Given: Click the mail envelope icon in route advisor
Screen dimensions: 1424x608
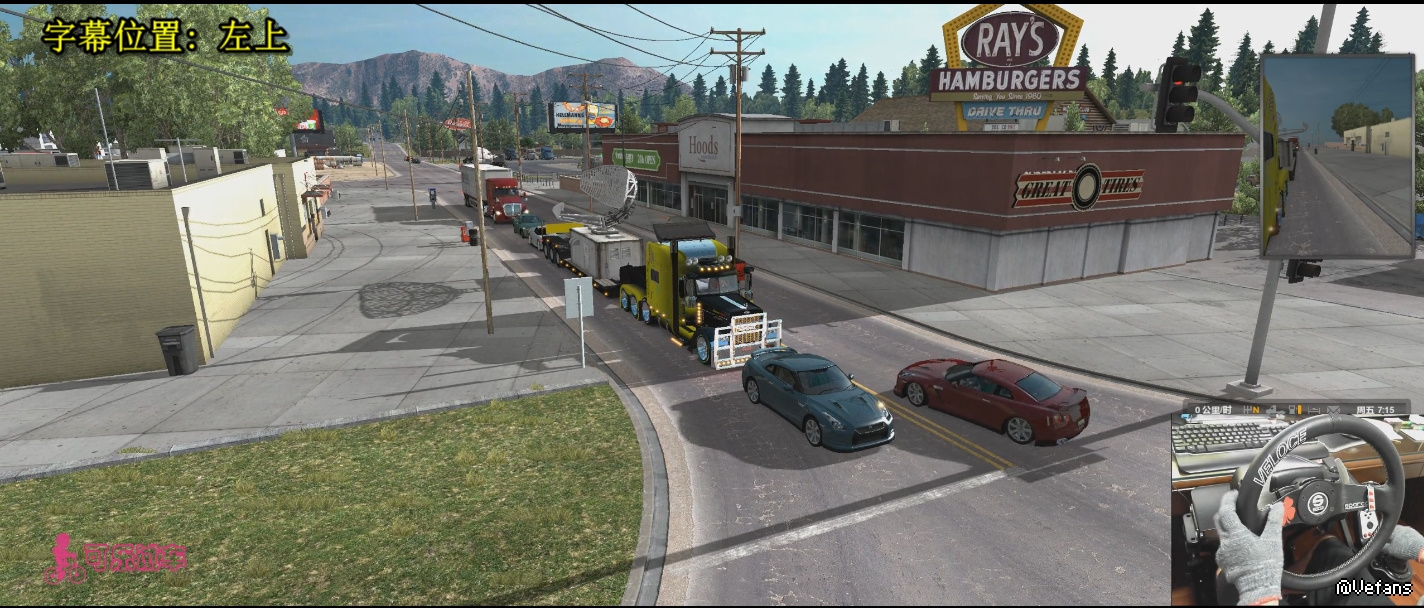Looking at the screenshot, I should (1333, 411).
